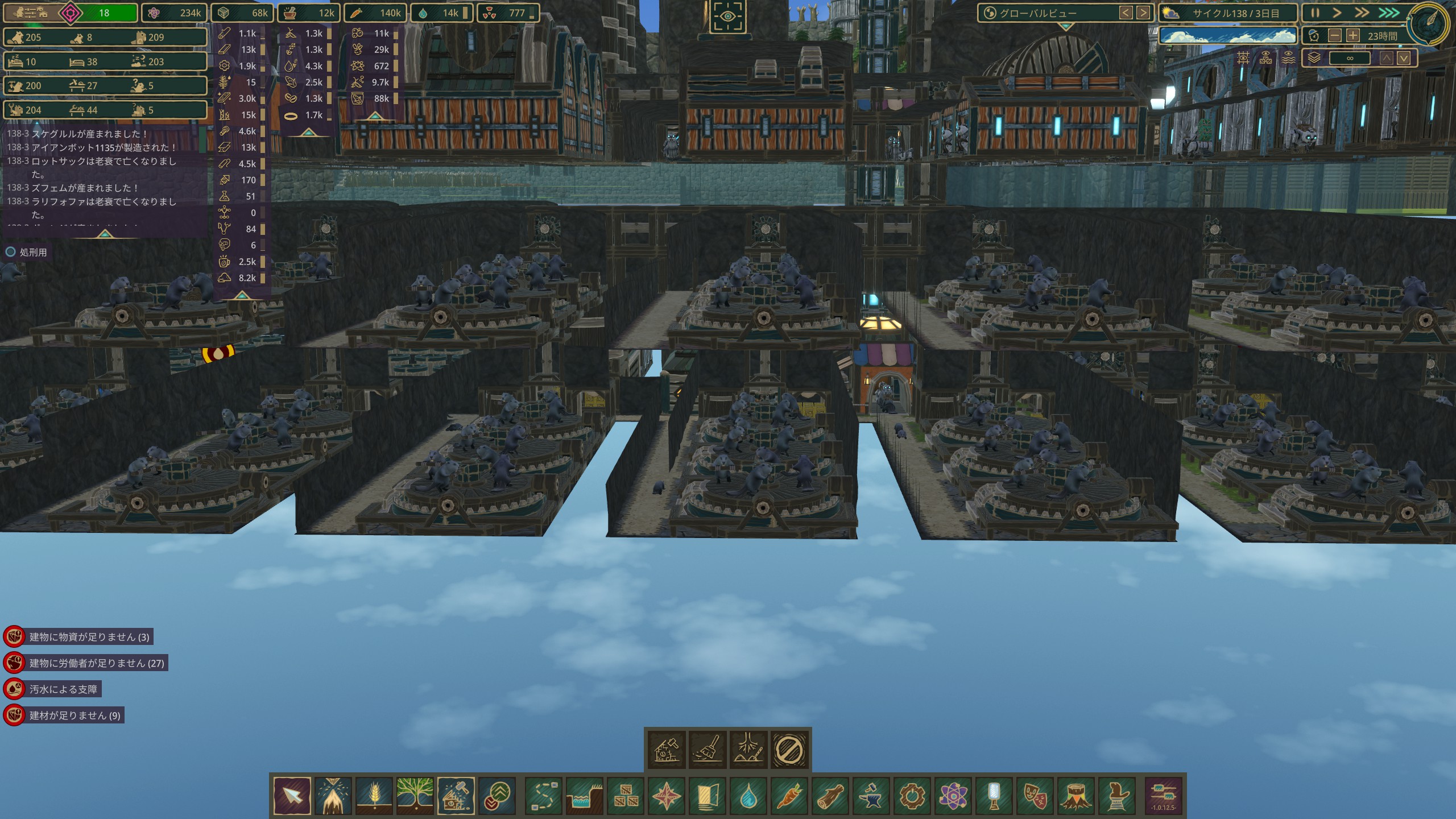Increase working hours with the plus button
This screenshot has height=819, width=1456.
(x=1353, y=36)
